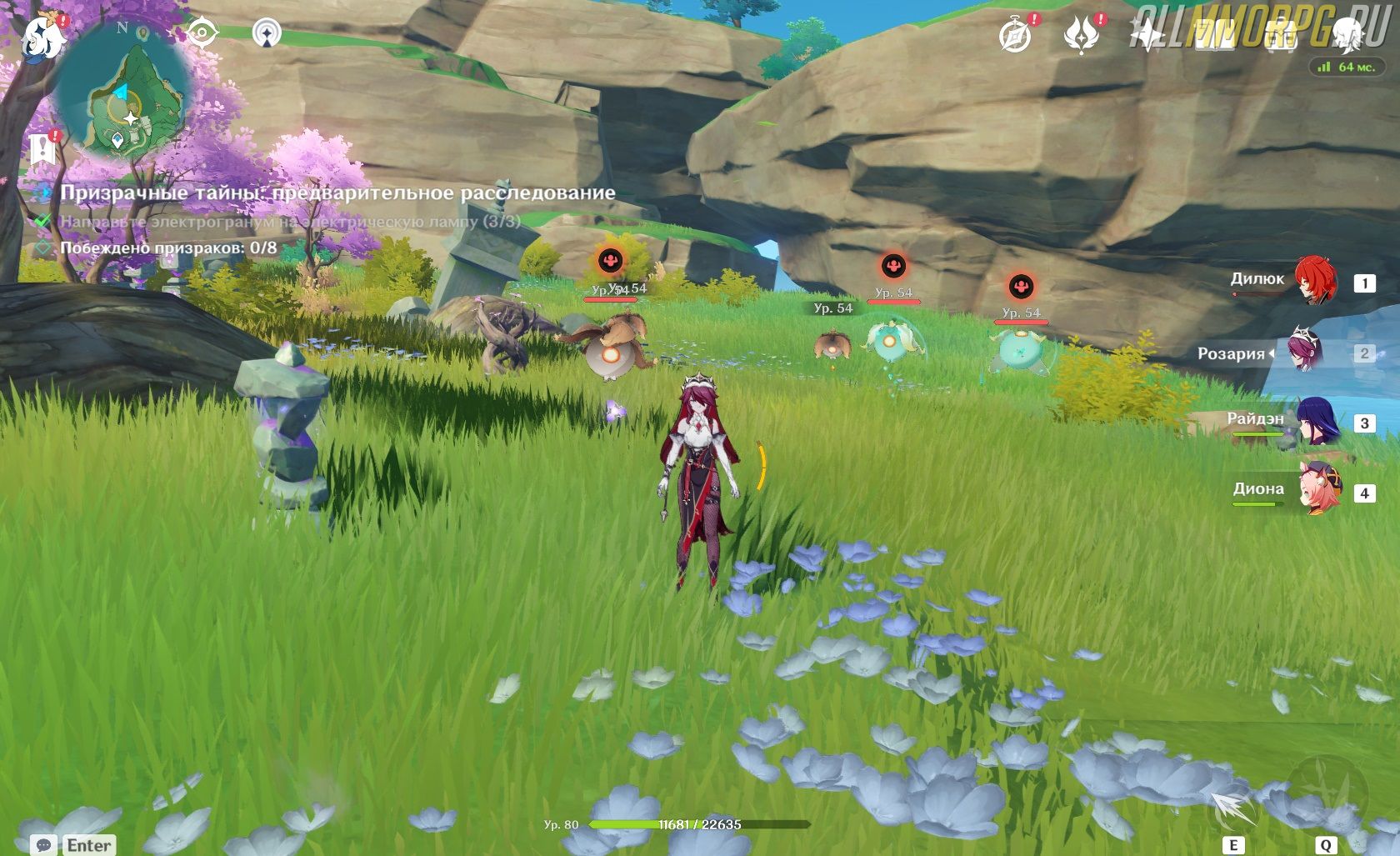
Task: Activate the eye-shaped elemental sight icon
Action: pos(202,33)
